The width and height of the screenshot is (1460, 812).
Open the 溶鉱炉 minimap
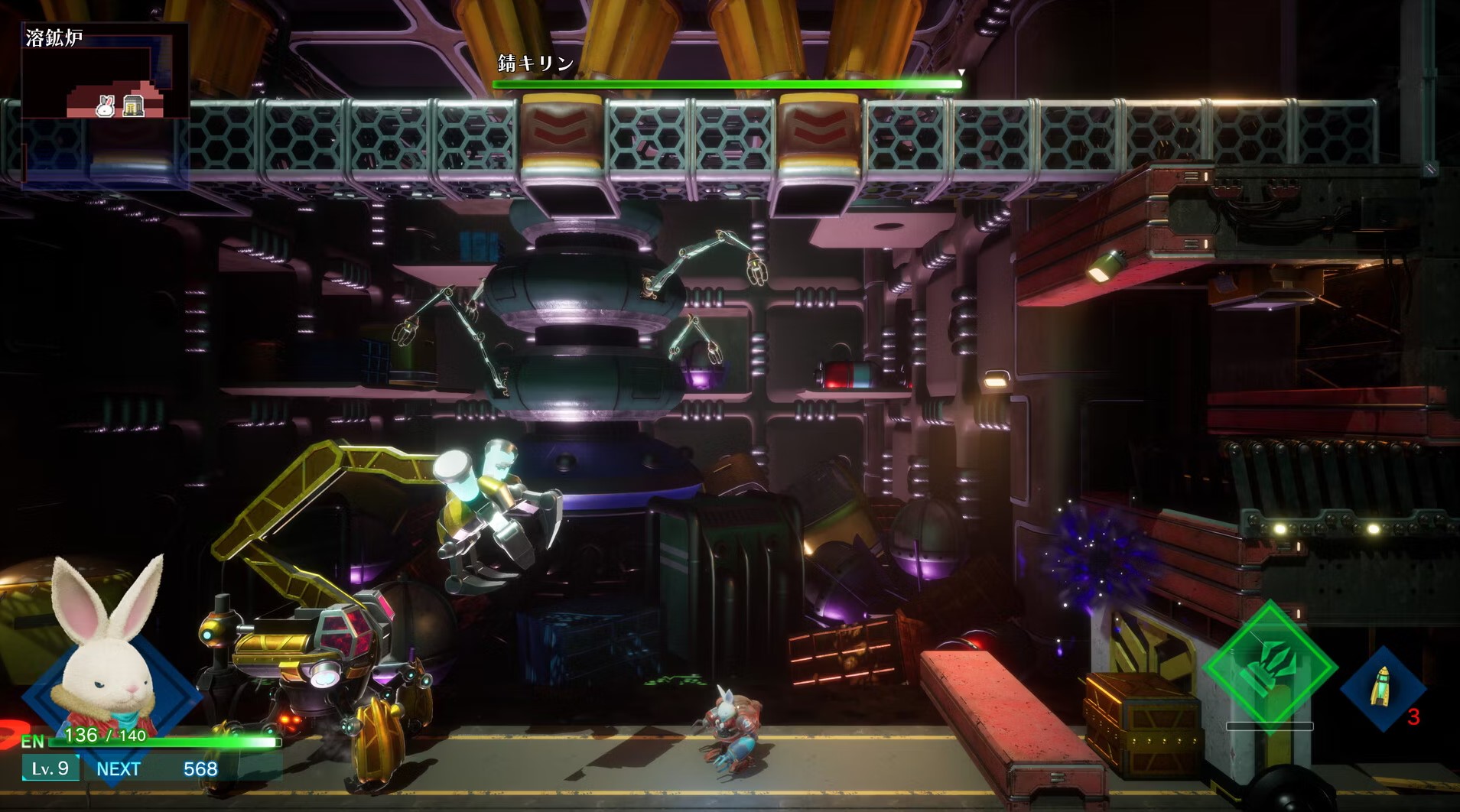pyautogui.click(x=105, y=70)
